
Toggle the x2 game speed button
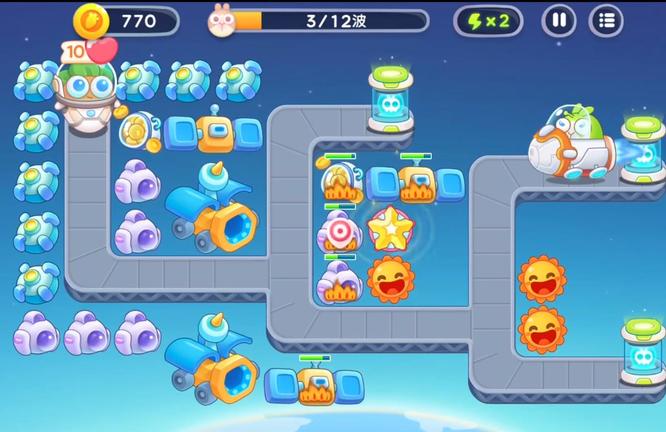[487, 20]
